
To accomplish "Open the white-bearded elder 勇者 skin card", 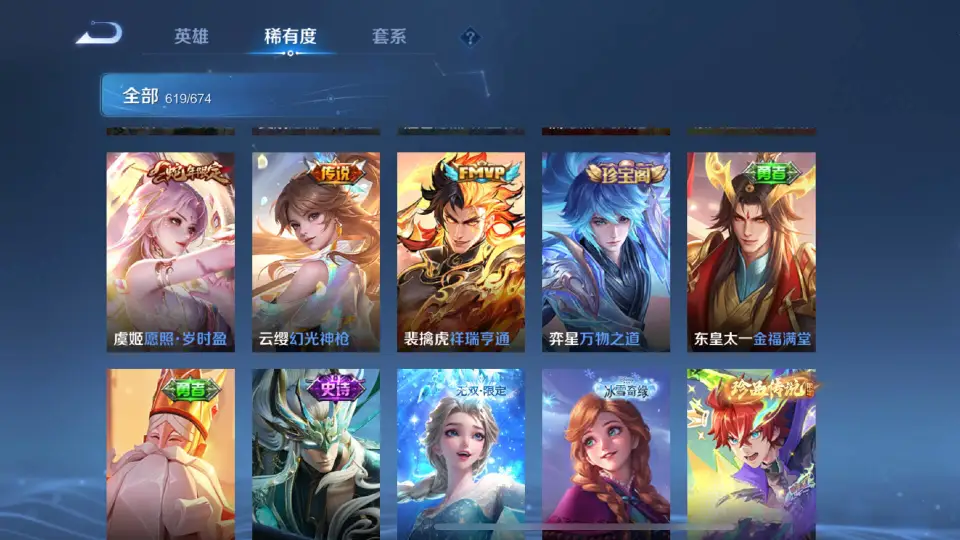I will [x=171, y=453].
